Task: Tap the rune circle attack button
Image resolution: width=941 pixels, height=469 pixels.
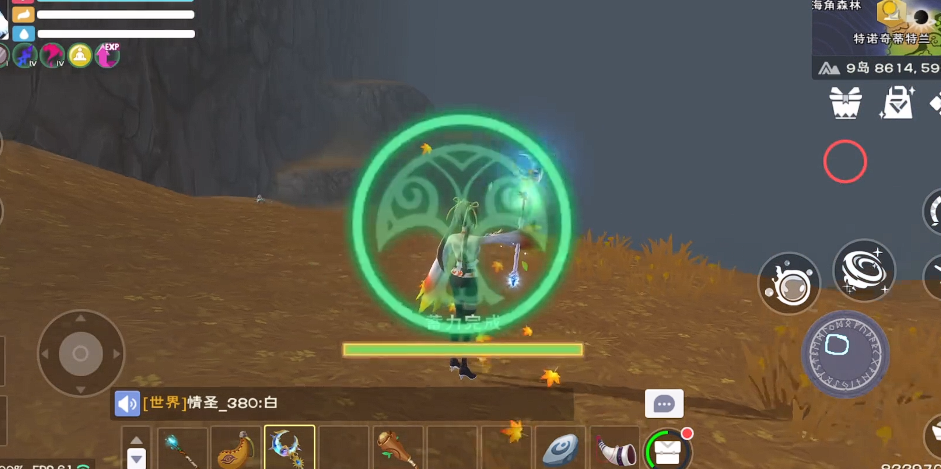Action: pos(846,354)
